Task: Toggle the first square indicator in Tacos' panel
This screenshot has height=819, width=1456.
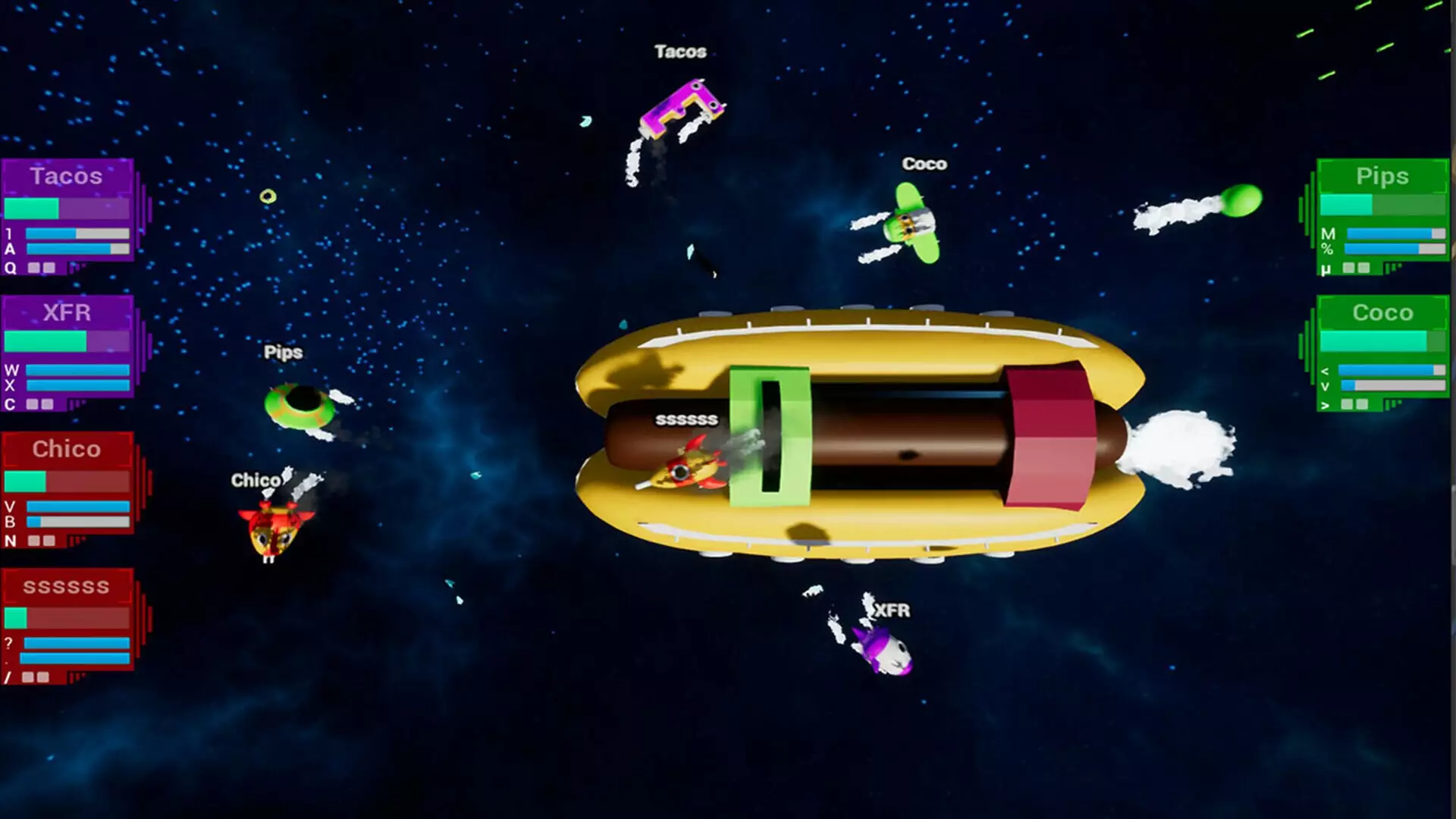Action: 35,267
